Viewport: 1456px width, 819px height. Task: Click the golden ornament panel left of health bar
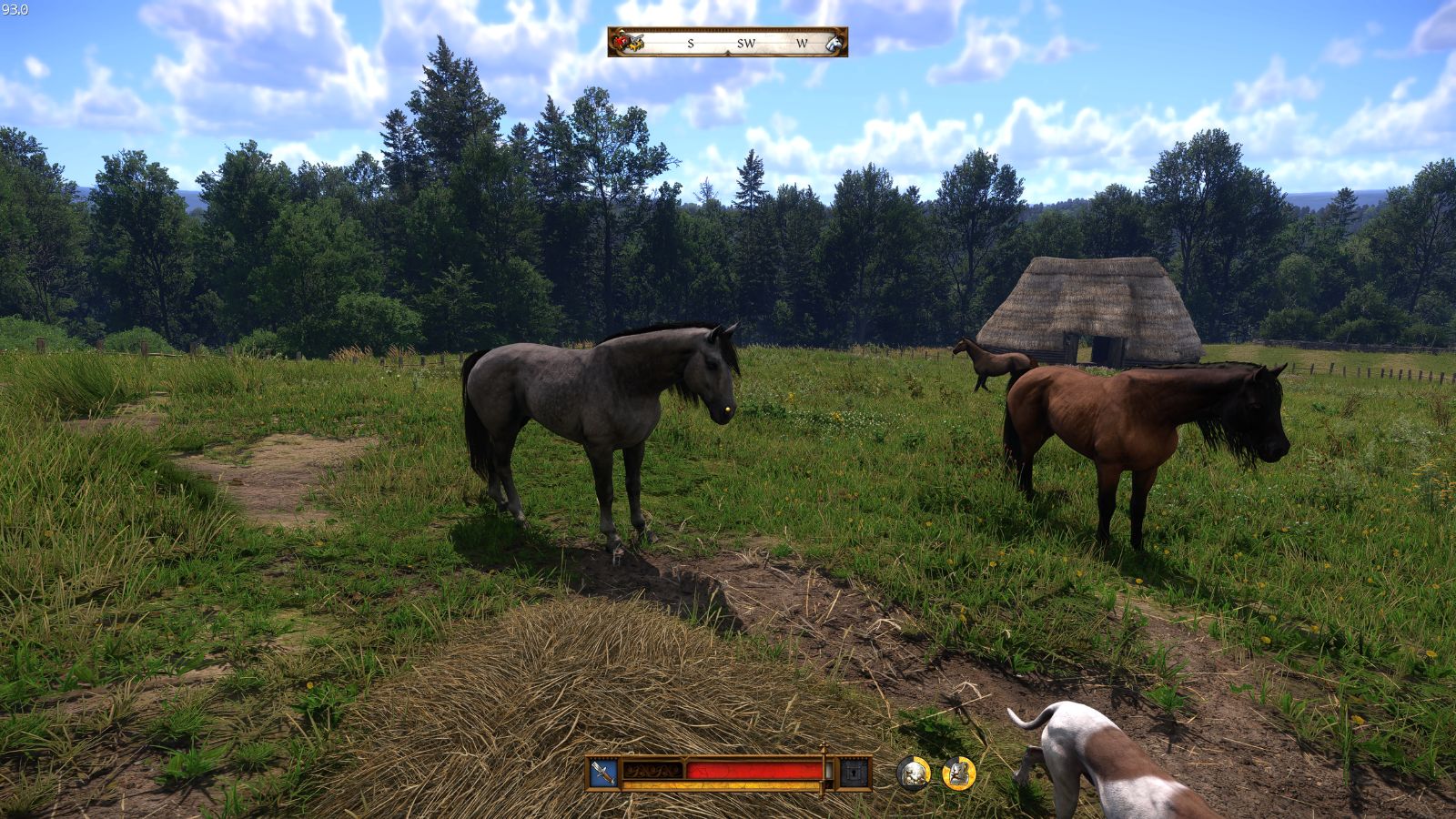(651, 769)
